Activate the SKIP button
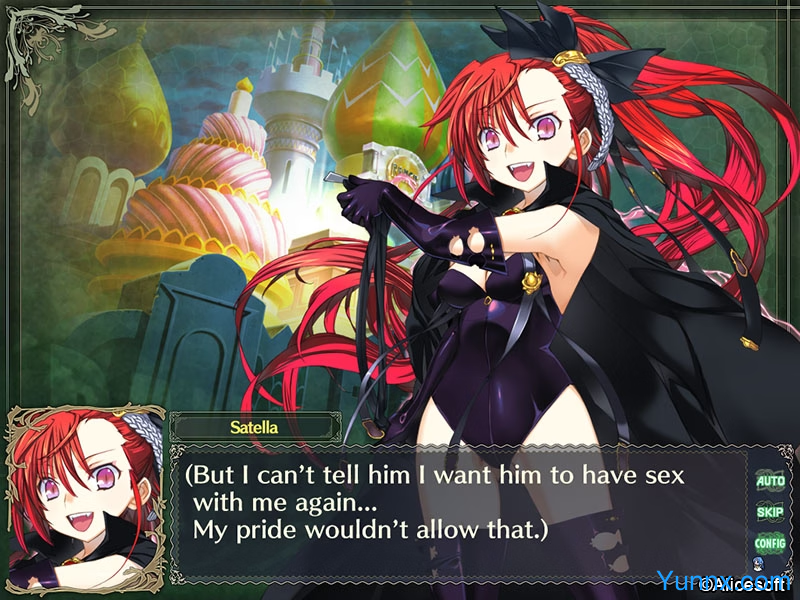The width and height of the screenshot is (800, 600). coord(770,512)
